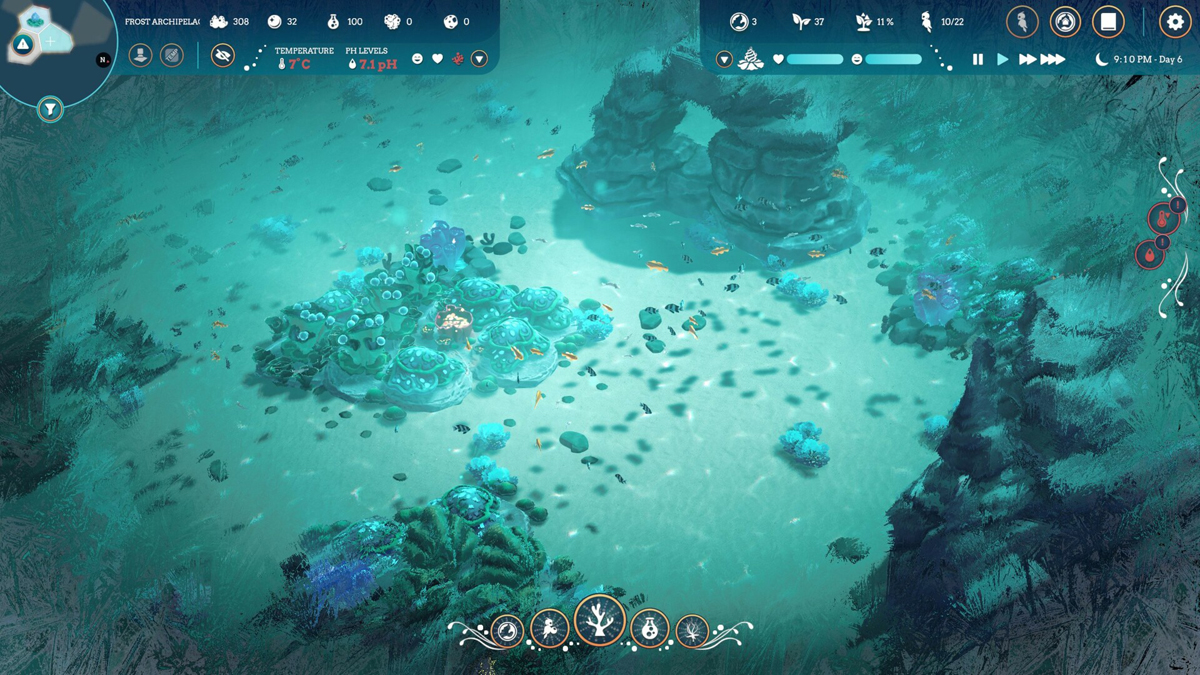
Task: Expand the temperature and pH panel arrow
Action: 479,59
